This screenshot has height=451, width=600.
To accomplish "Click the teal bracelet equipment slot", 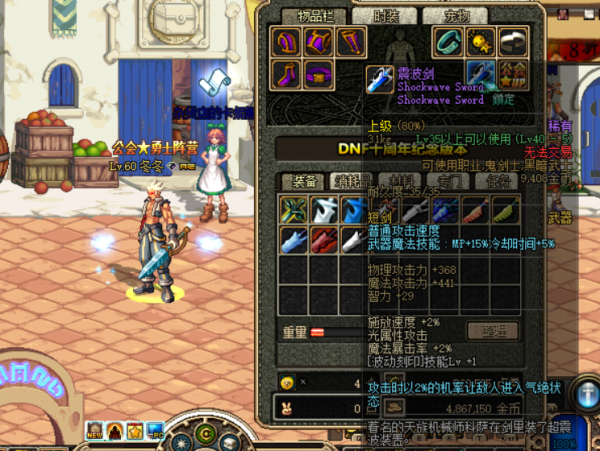I will click(446, 42).
